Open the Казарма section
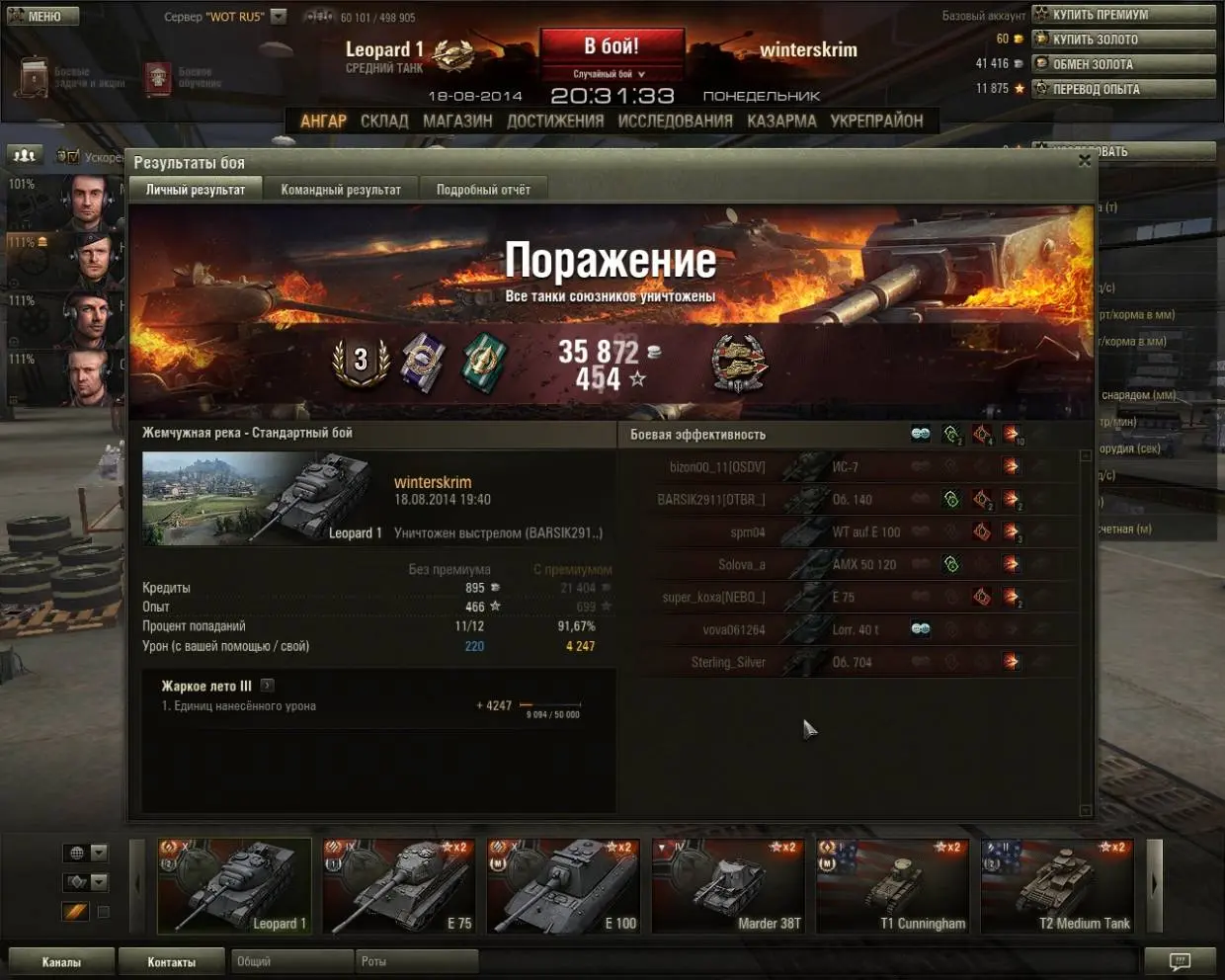1225x980 pixels. (x=781, y=121)
